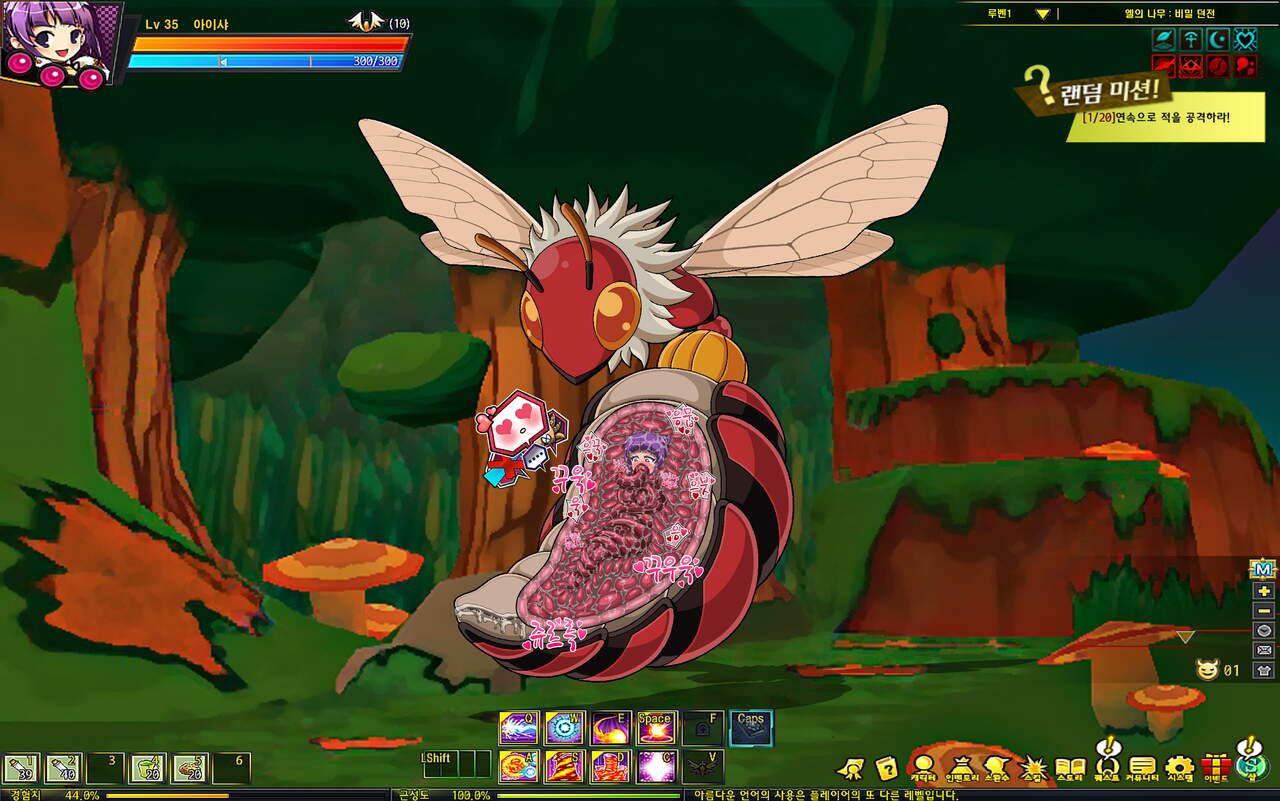Open the Character (캐릭터) menu
Viewport: 1280px width, 801px height.
(x=923, y=767)
